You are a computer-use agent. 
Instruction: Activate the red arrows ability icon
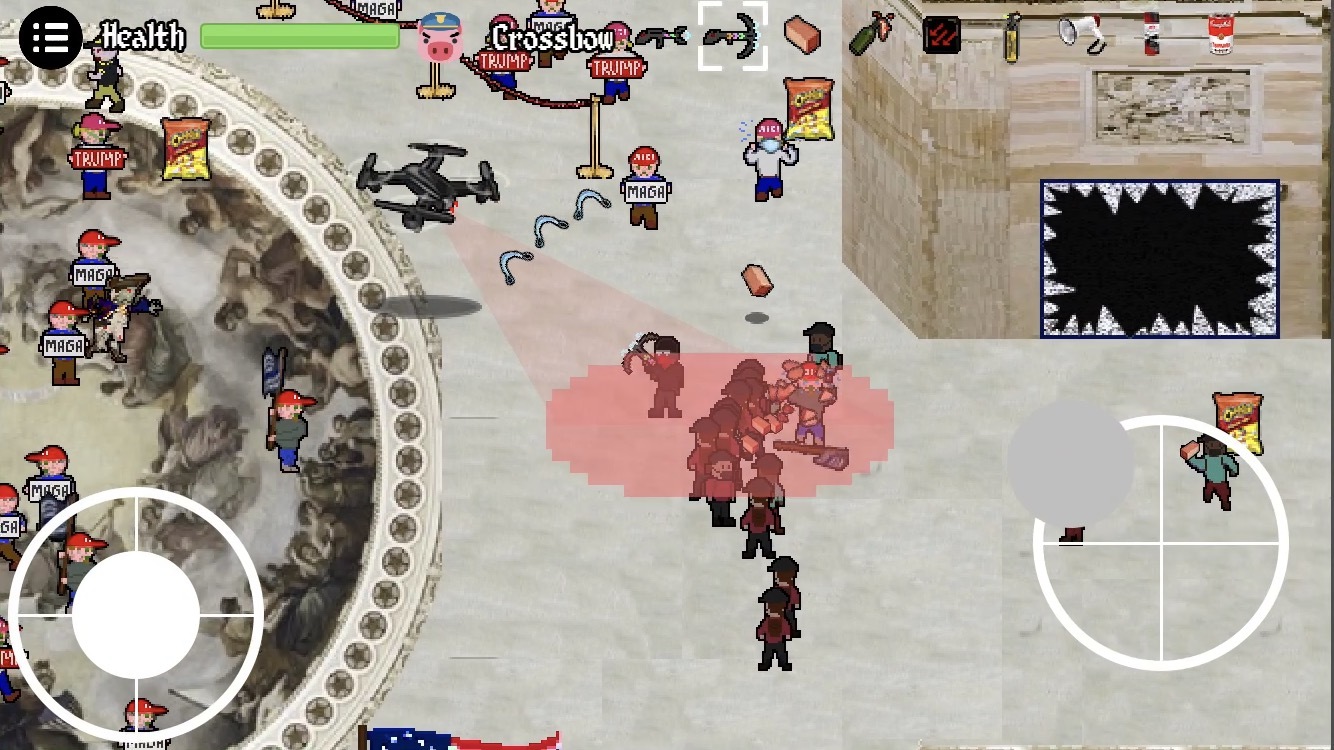[941, 32]
